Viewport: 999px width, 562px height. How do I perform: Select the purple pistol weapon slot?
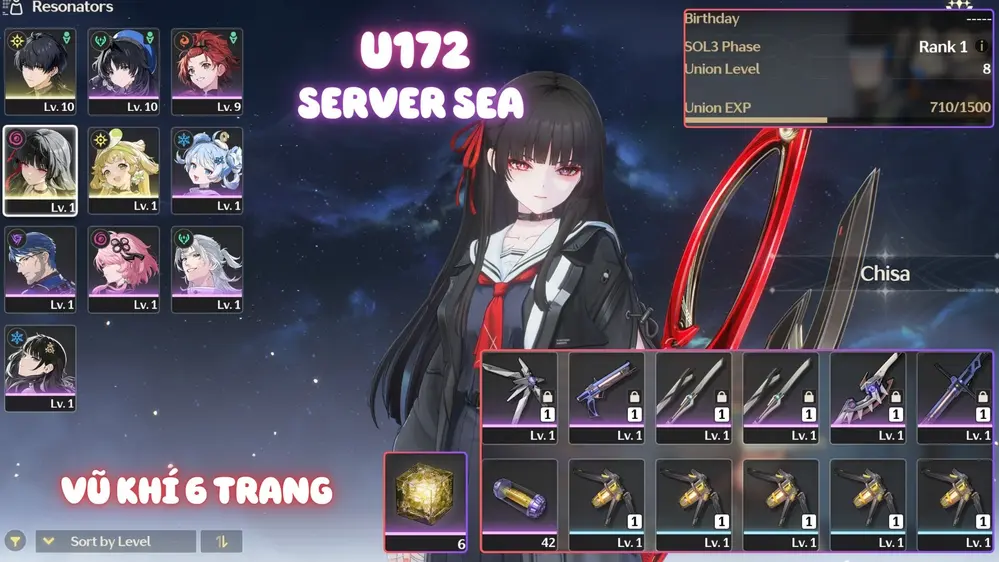click(607, 397)
